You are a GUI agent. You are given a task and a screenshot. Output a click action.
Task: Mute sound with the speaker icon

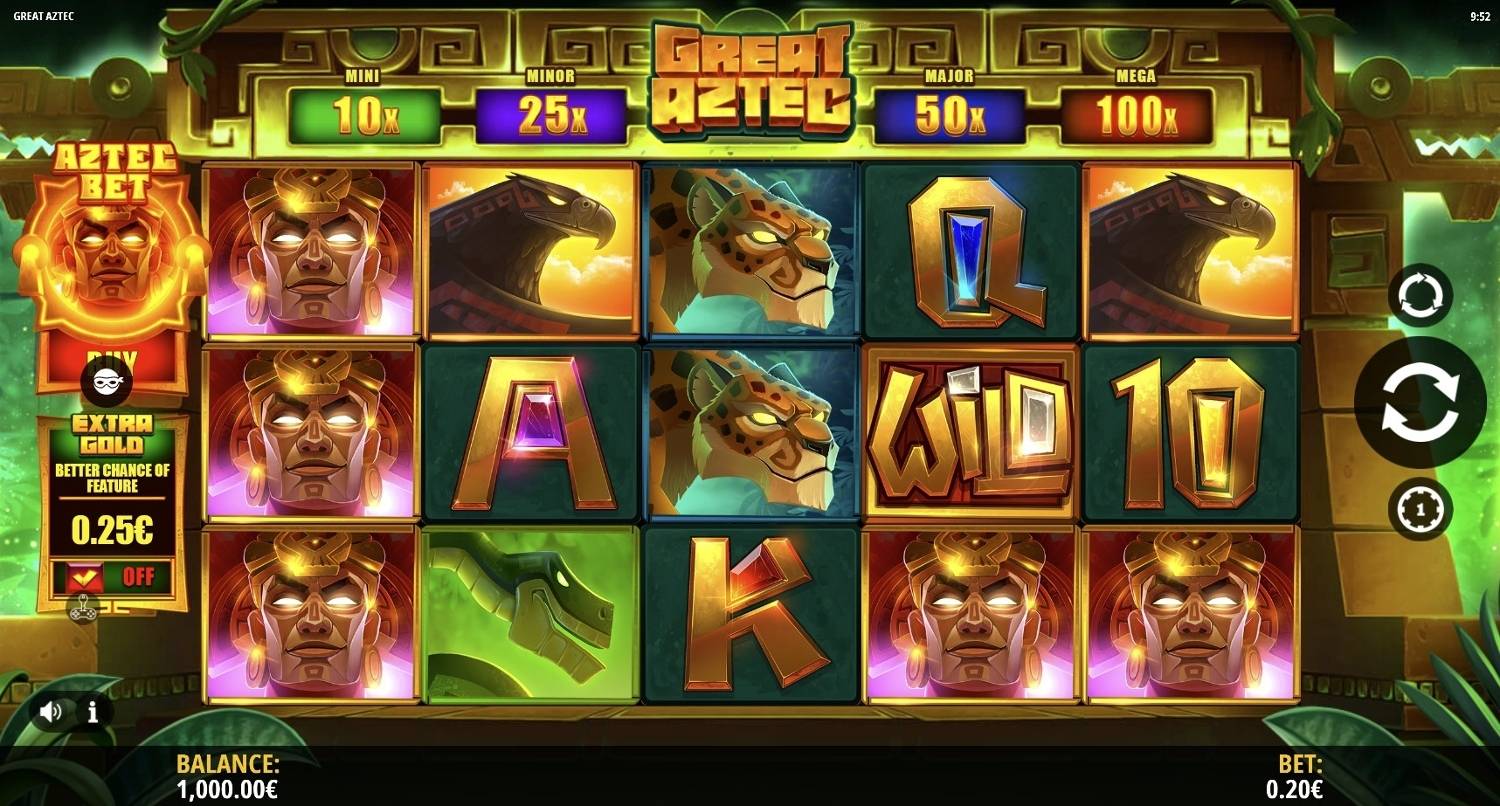(x=51, y=712)
